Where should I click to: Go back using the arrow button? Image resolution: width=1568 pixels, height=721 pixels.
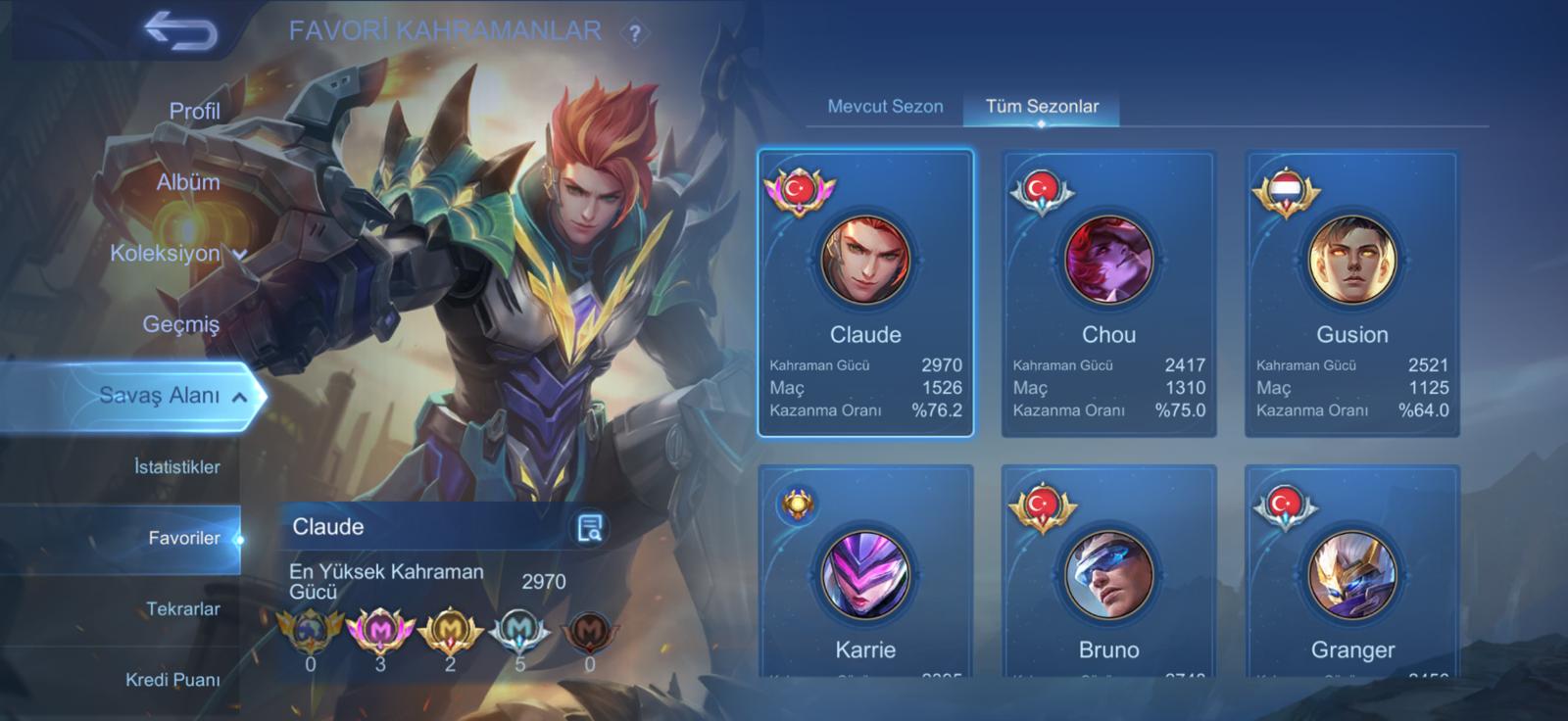coord(181,31)
